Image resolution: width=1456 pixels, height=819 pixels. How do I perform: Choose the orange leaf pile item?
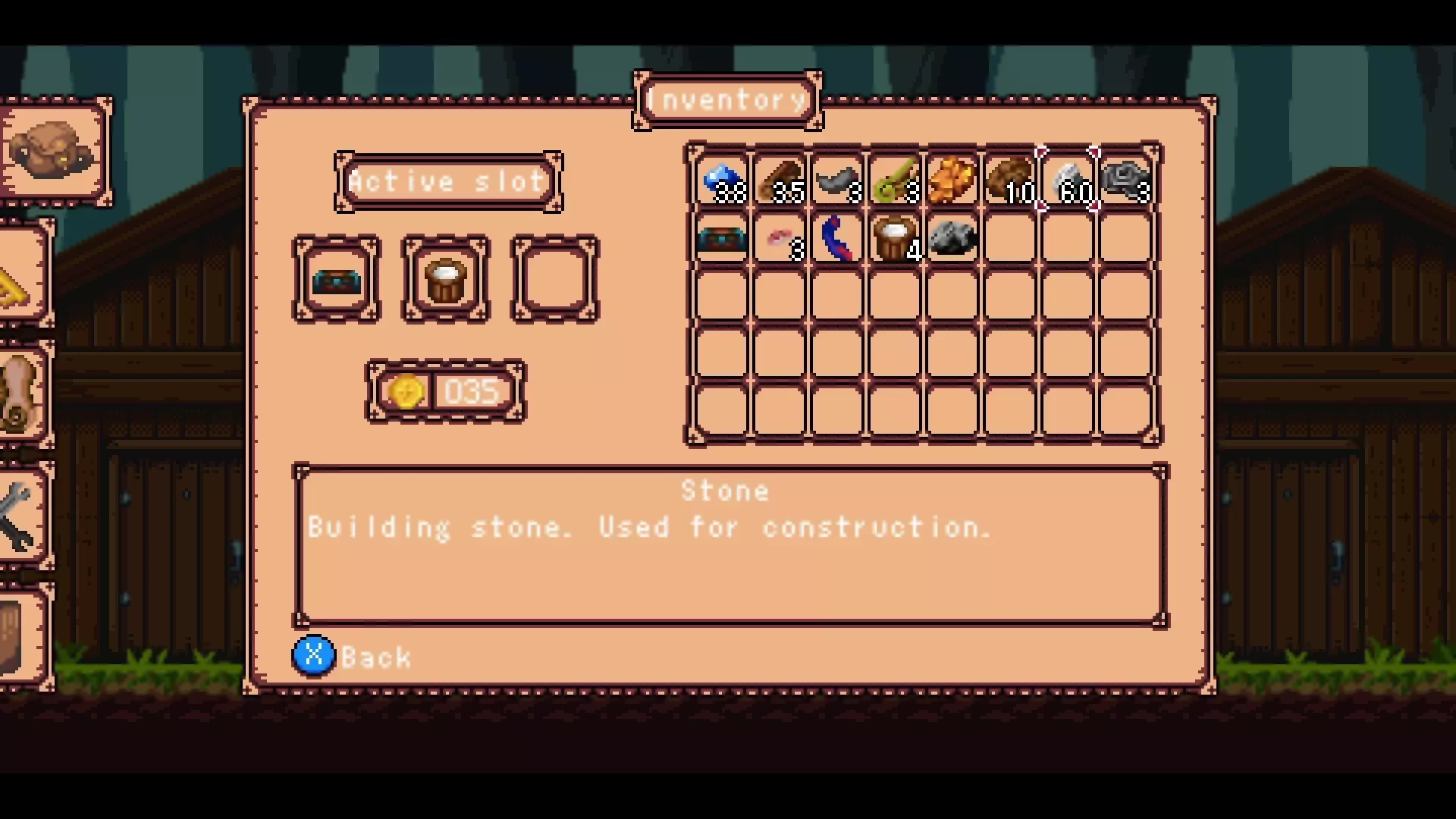click(x=952, y=181)
